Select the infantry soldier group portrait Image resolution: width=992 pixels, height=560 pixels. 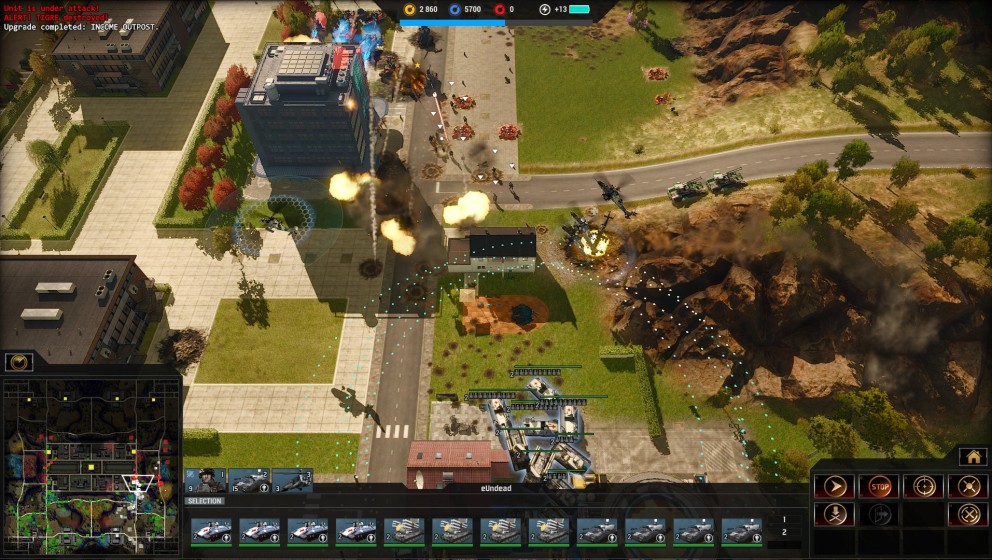(x=206, y=481)
